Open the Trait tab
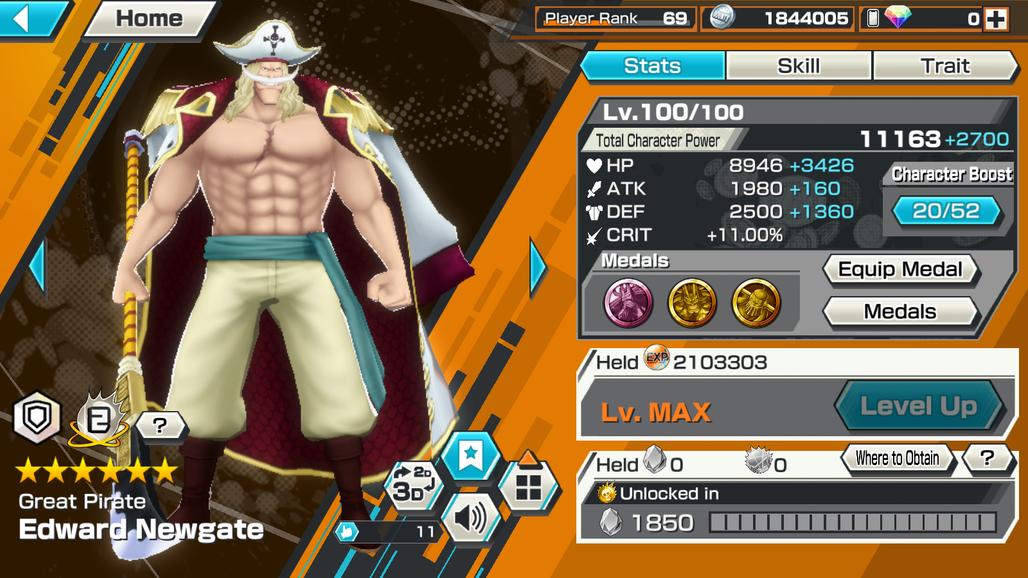The image size is (1028, 578). tap(945, 66)
